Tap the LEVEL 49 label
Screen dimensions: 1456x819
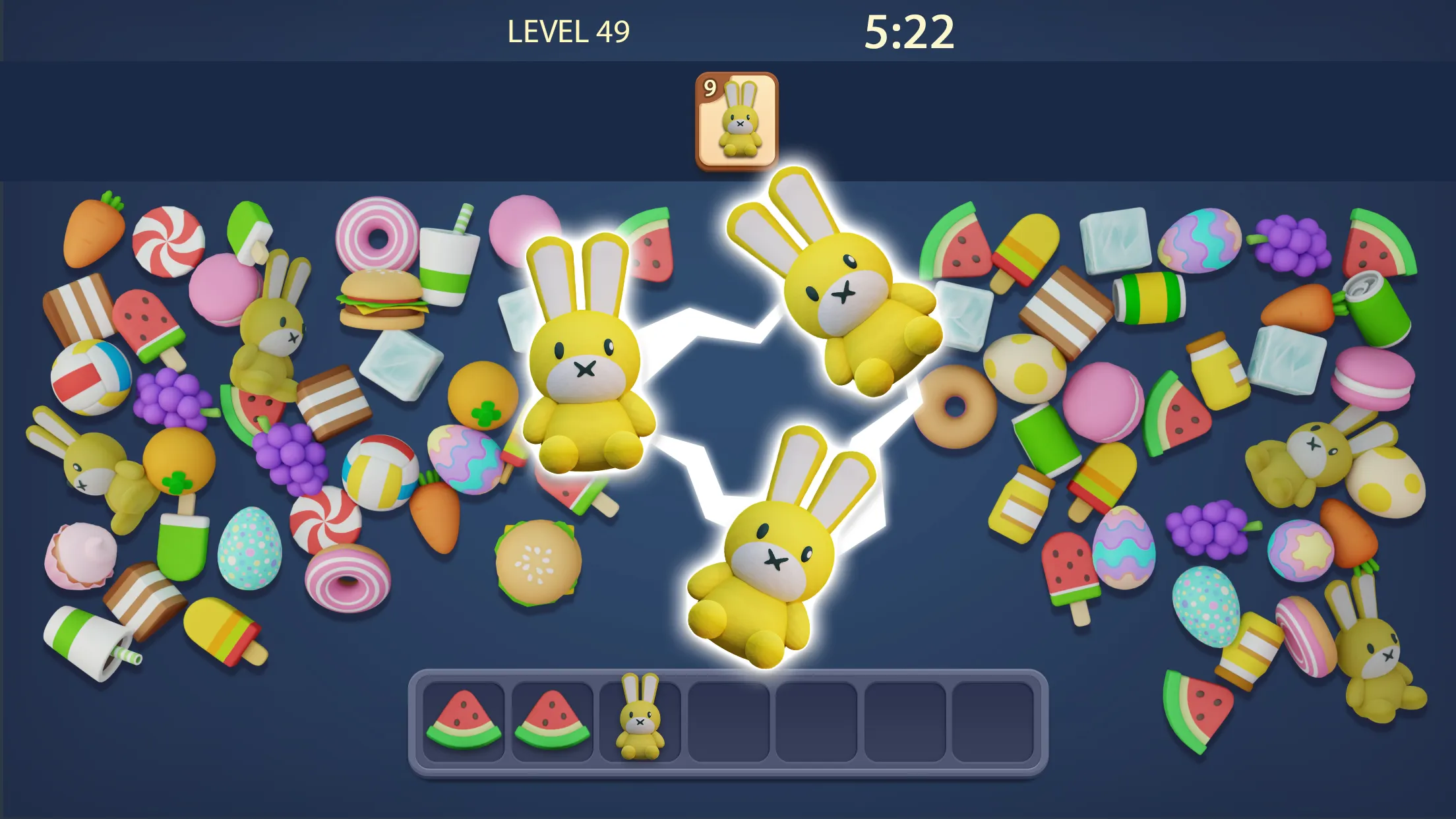(x=569, y=30)
